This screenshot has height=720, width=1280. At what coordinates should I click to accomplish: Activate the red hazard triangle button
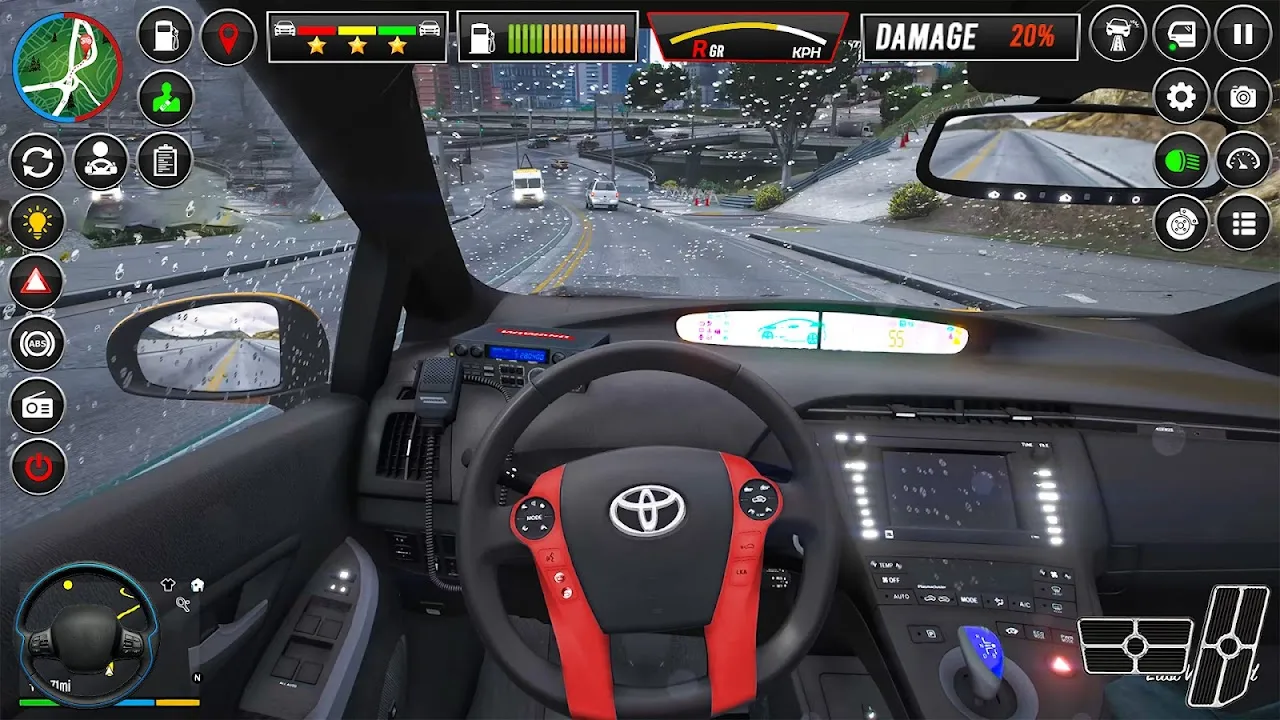tap(37, 284)
